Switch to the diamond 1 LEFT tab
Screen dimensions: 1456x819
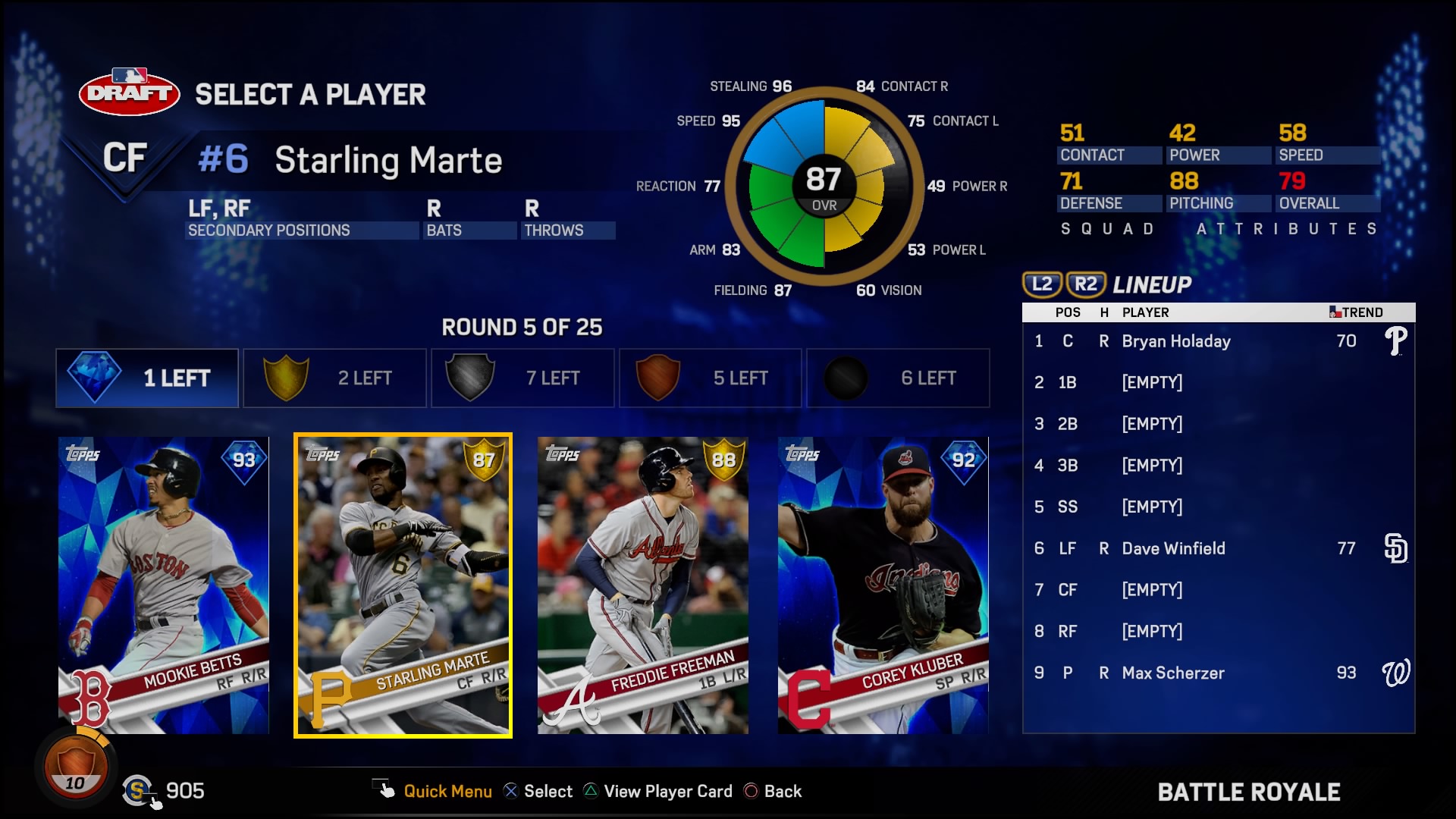(146, 377)
